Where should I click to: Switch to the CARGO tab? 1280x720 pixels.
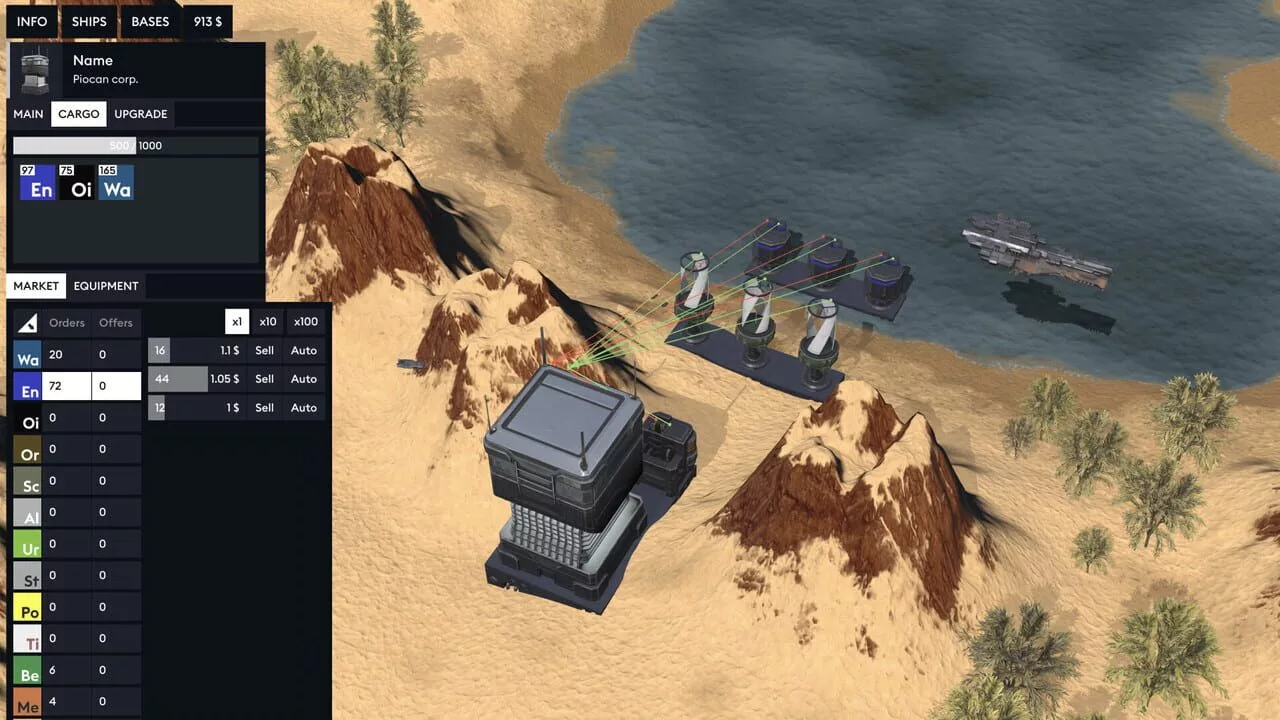click(79, 114)
